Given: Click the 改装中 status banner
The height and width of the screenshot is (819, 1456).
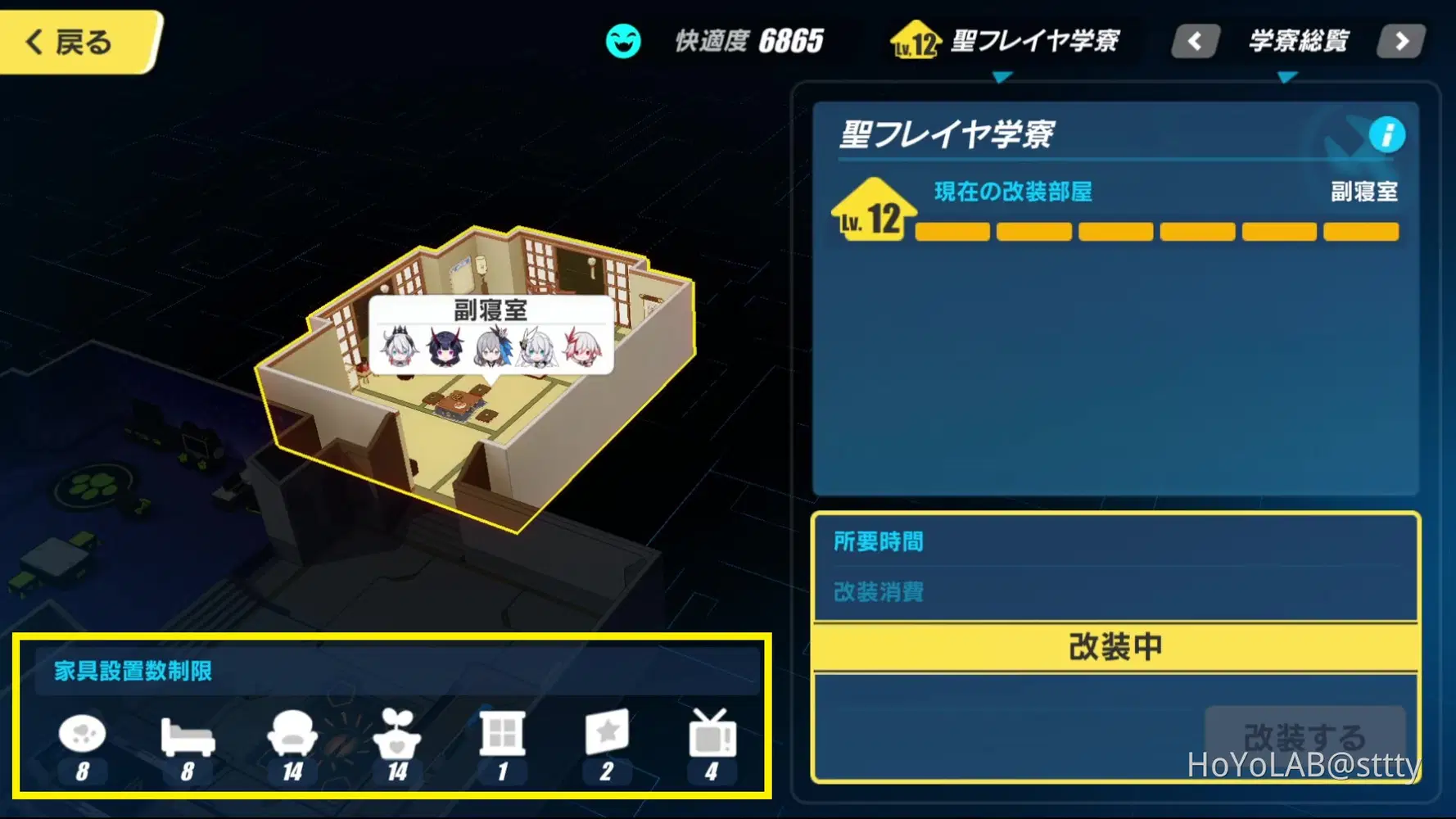Looking at the screenshot, I should point(1115,646).
